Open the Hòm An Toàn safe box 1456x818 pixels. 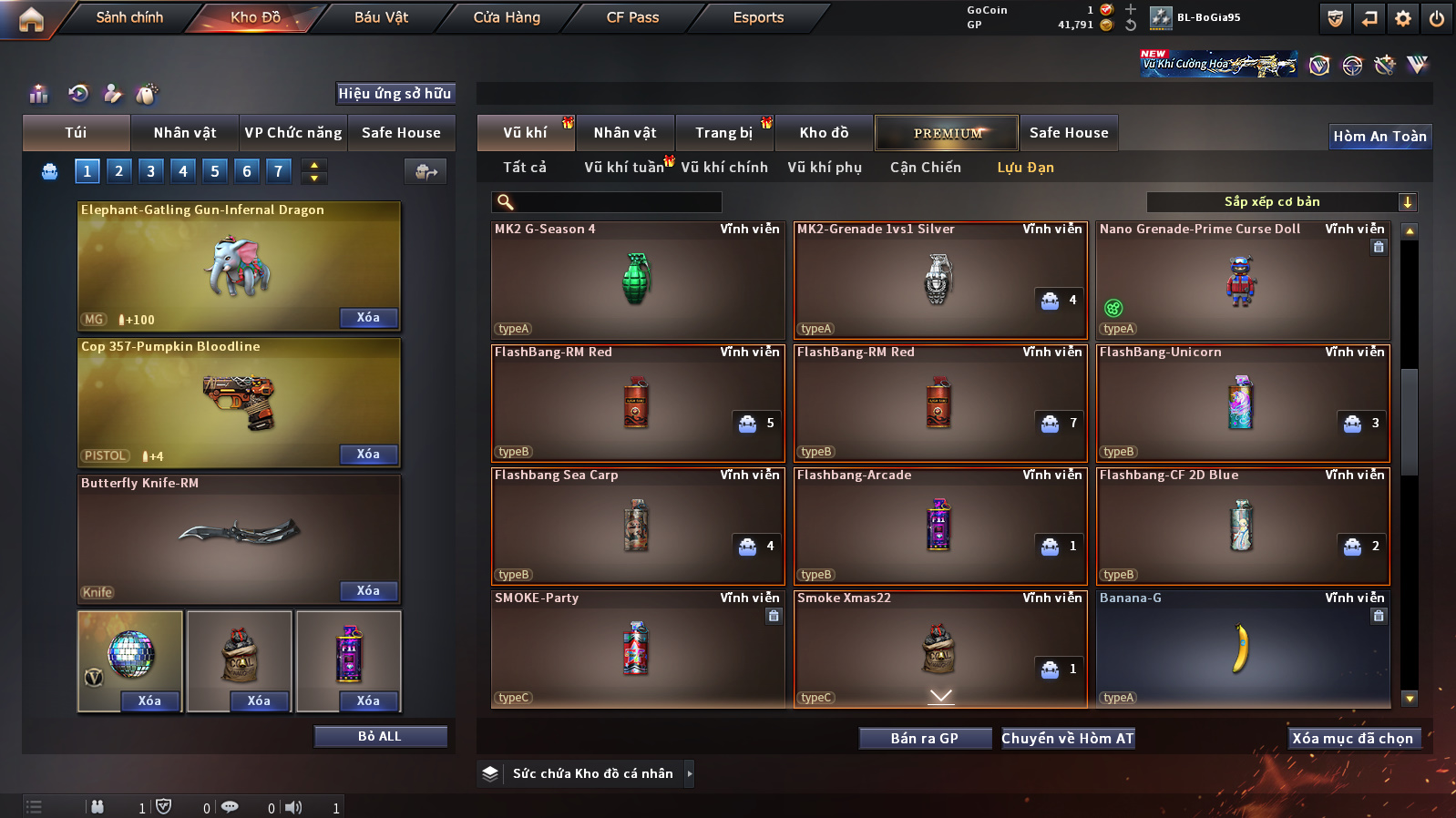point(1379,137)
